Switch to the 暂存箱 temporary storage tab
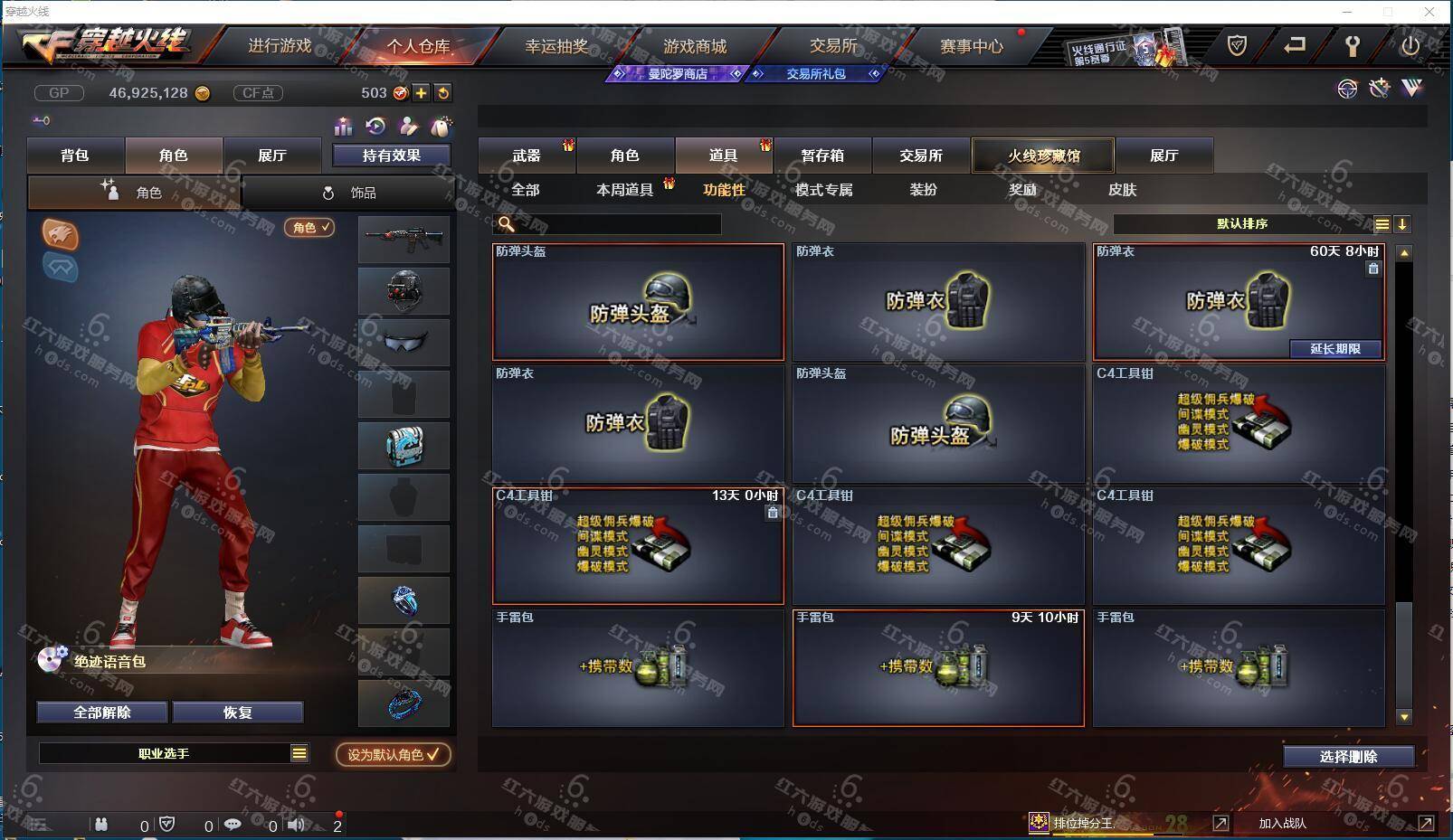The image size is (1453, 840). pyautogui.click(x=821, y=156)
